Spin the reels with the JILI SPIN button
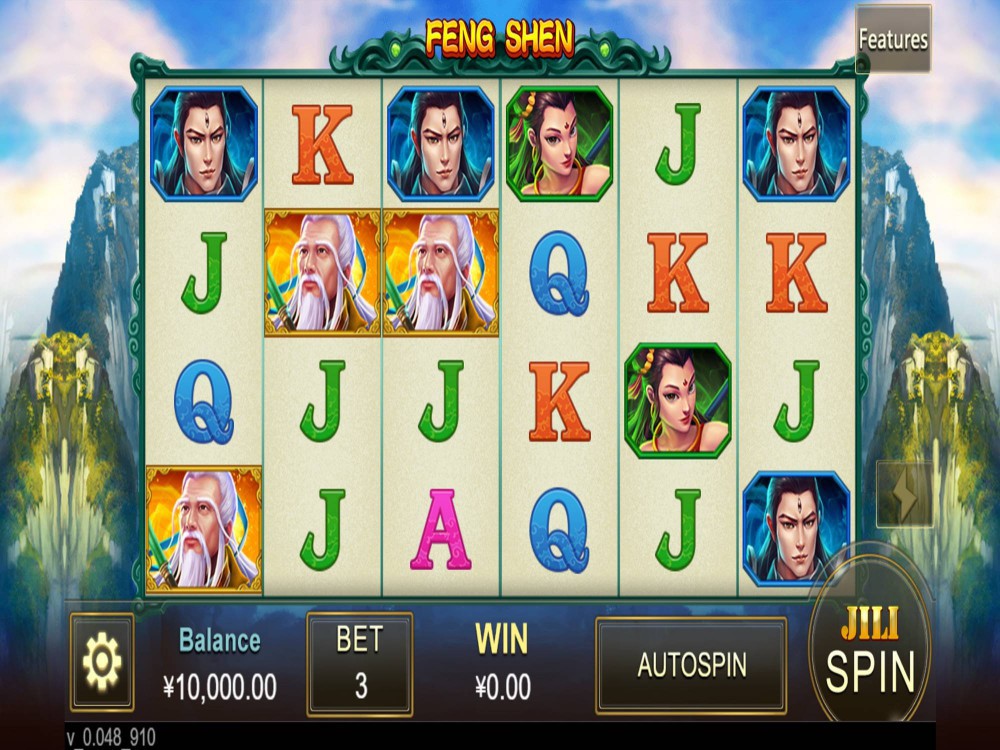Image resolution: width=1000 pixels, height=750 pixels. [x=869, y=655]
